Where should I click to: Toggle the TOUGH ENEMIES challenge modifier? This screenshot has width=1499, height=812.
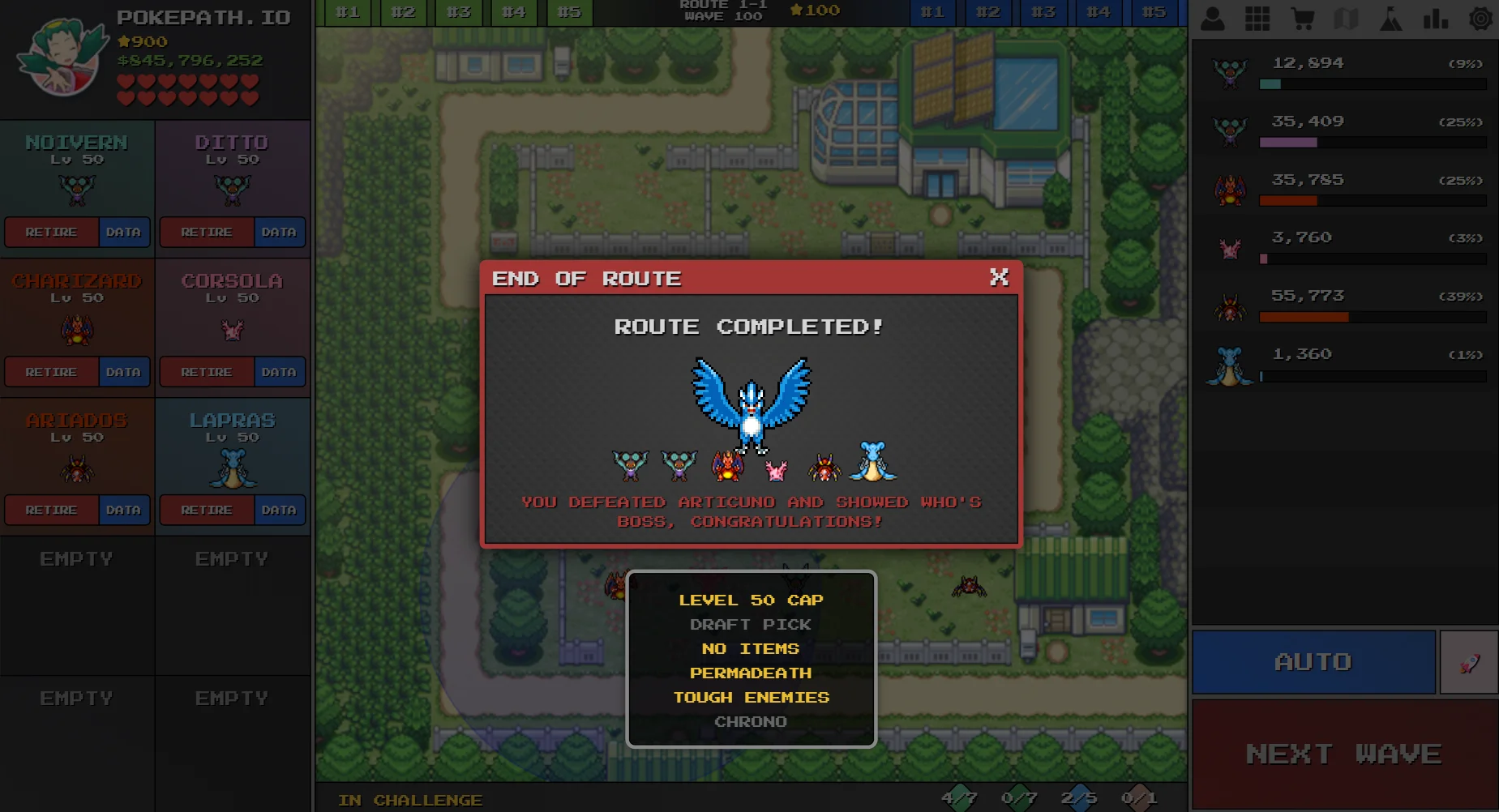click(751, 697)
